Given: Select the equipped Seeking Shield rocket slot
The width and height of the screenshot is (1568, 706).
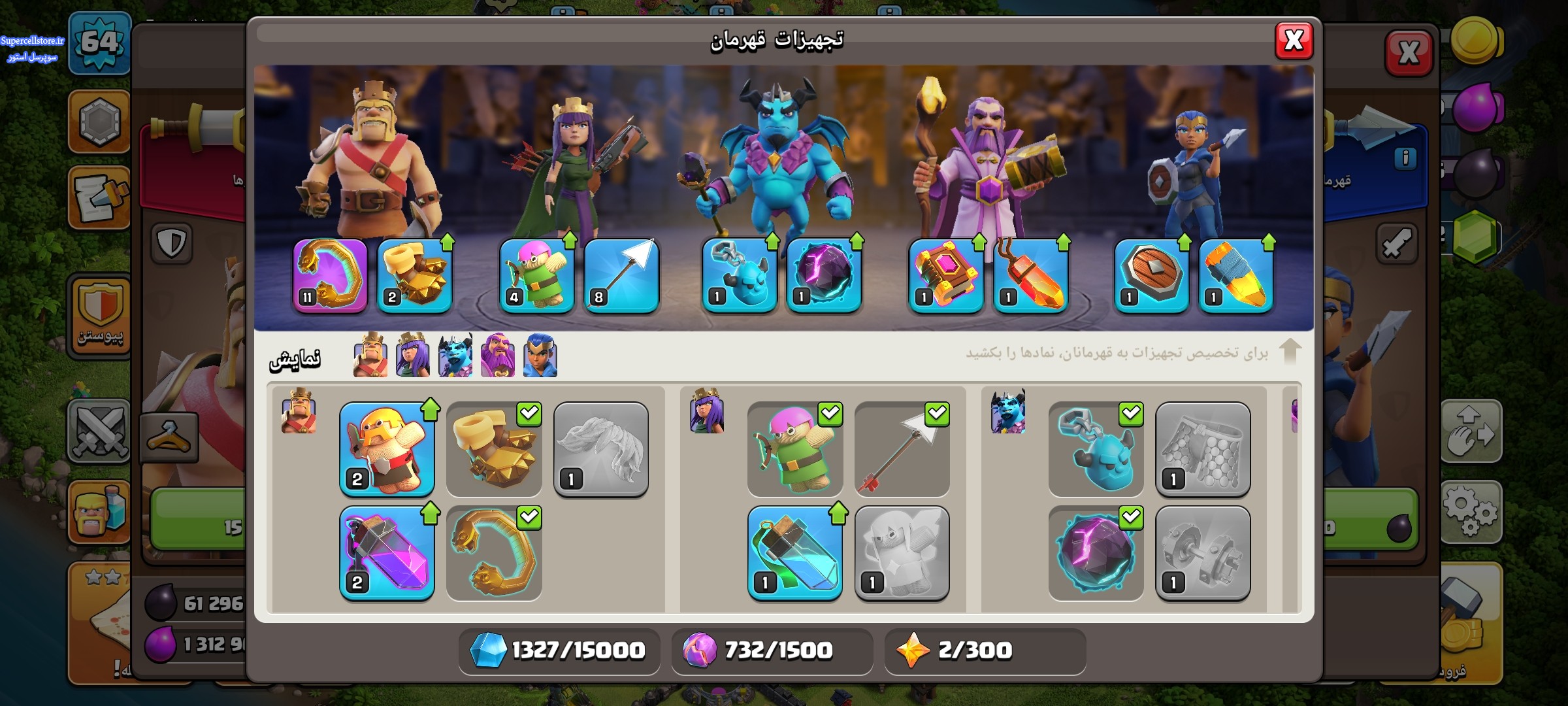Looking at the screenshot, I should click(1235, 275).
